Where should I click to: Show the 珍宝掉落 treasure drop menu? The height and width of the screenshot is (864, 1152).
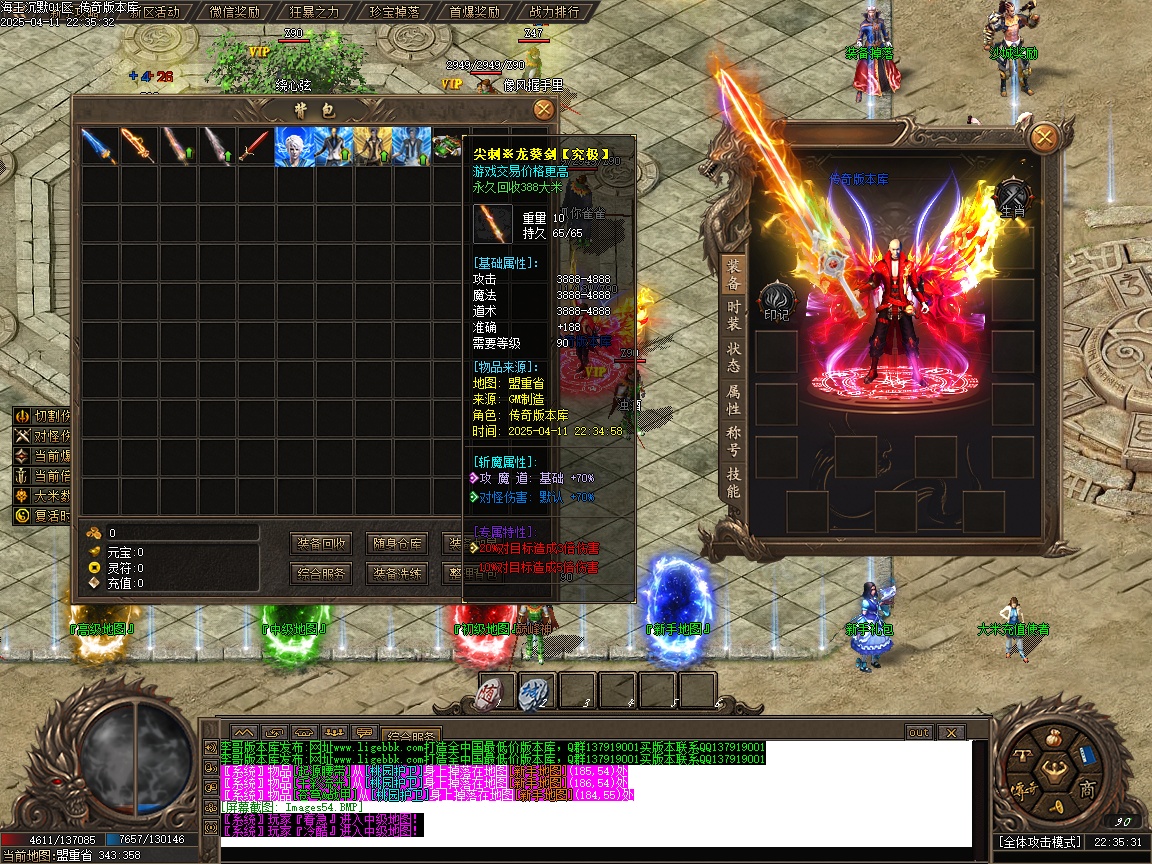394,12
